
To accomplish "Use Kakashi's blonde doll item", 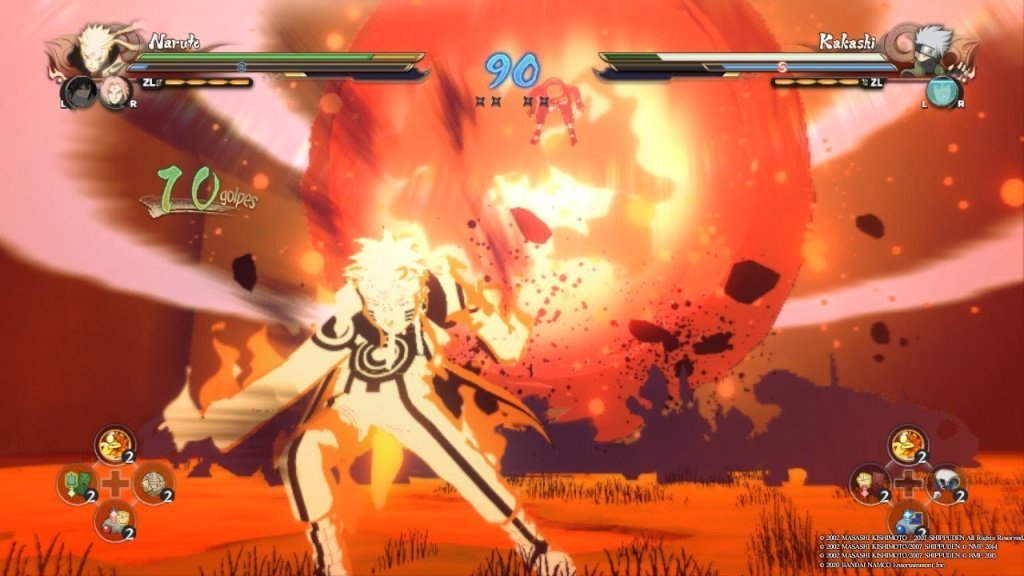I will point(869,483).
